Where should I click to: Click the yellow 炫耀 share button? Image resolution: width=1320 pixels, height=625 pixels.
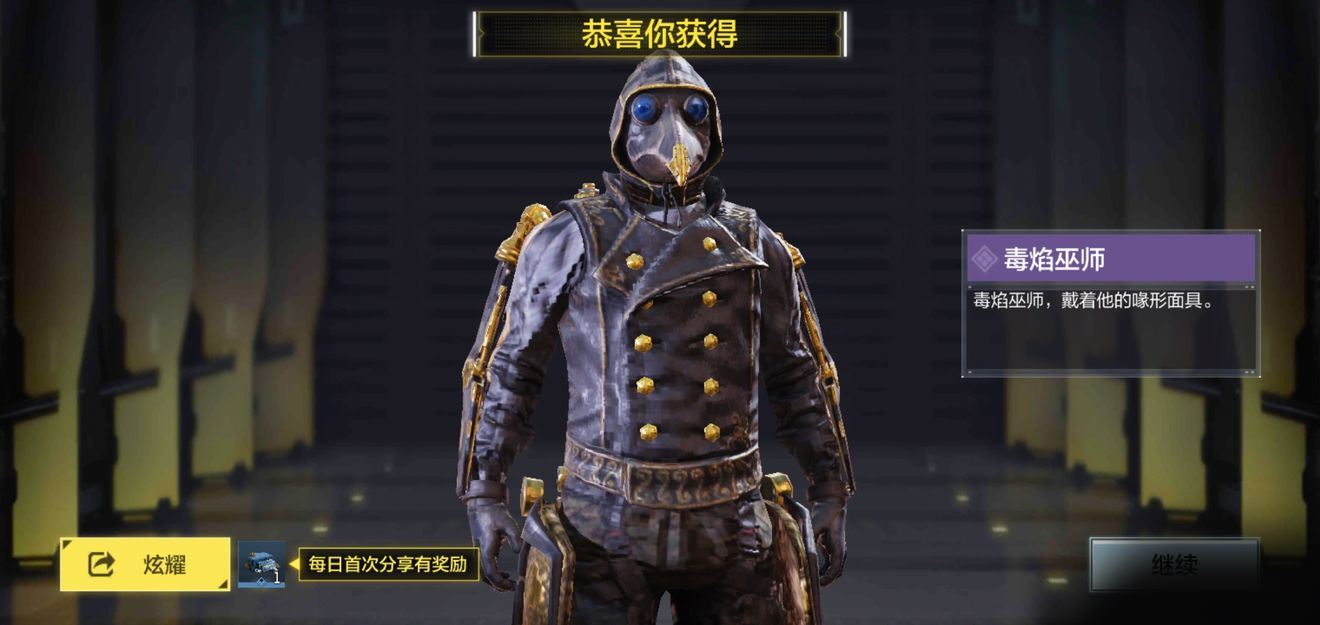coord(144,564)
